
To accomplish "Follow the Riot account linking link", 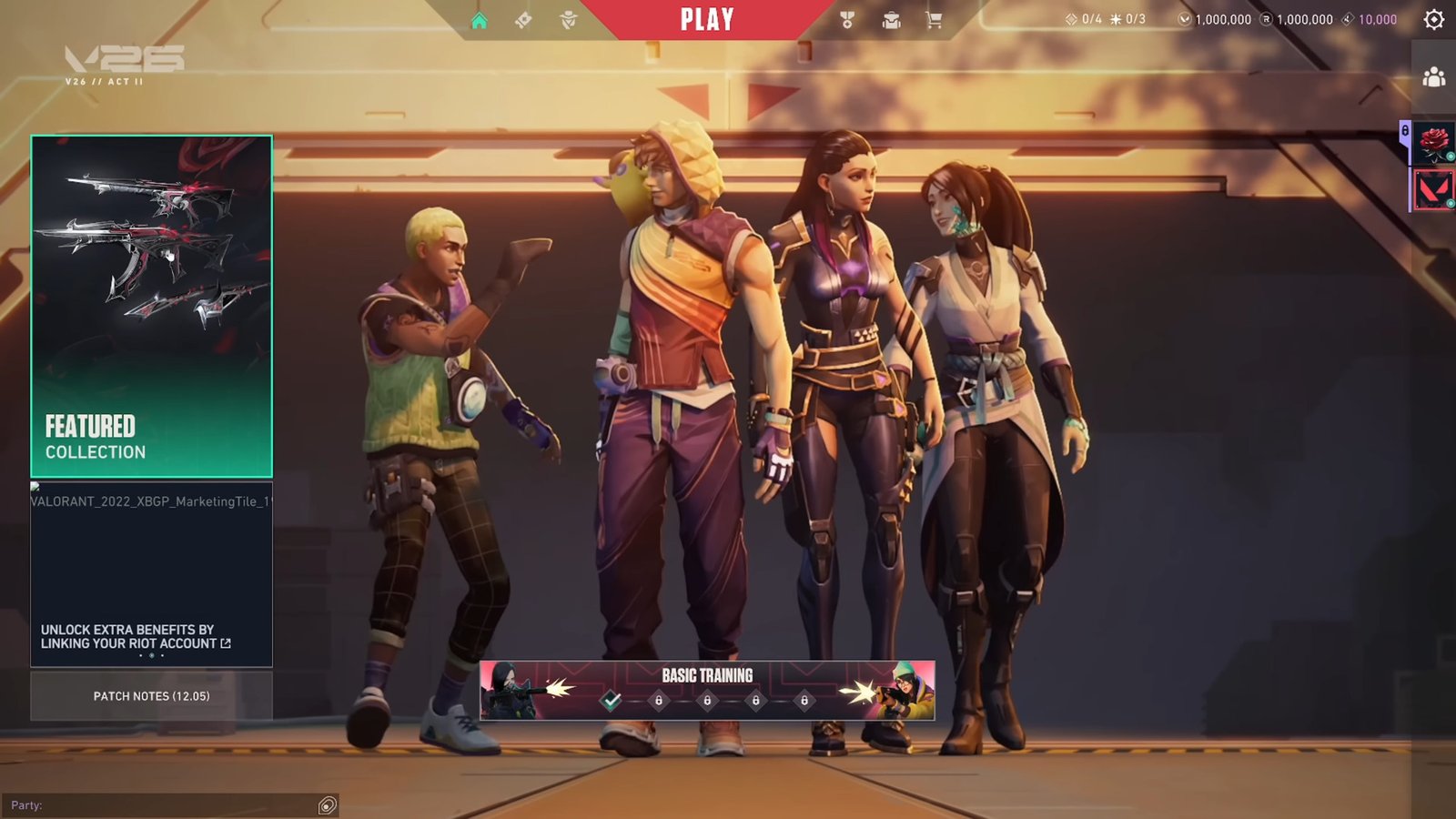I will [x=127, y=634].
